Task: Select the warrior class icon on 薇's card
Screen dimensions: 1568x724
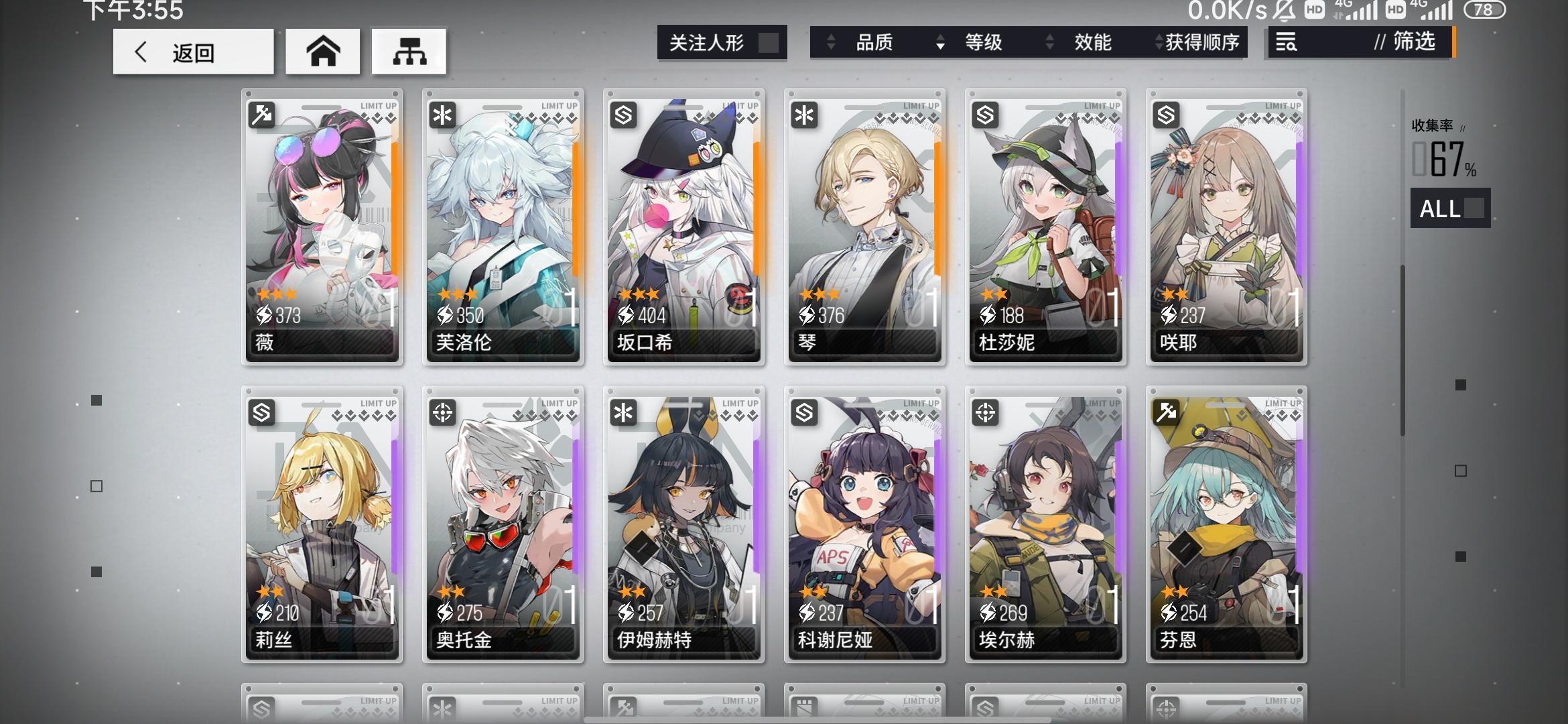Action: click(x=263, y=113)
